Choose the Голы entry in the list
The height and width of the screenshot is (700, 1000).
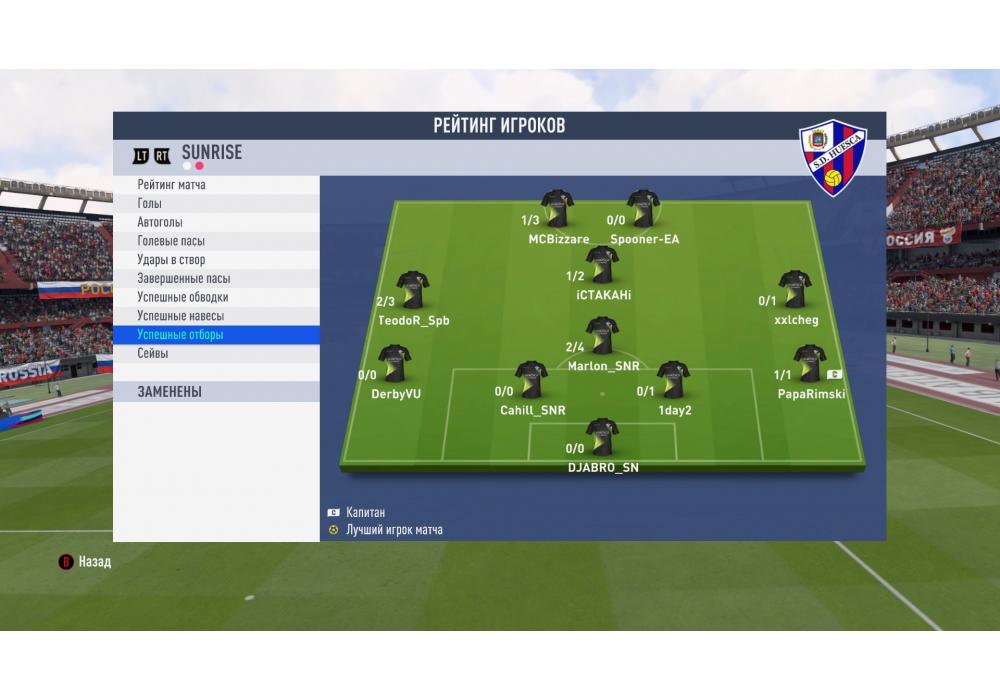click(x=216, y=204)
